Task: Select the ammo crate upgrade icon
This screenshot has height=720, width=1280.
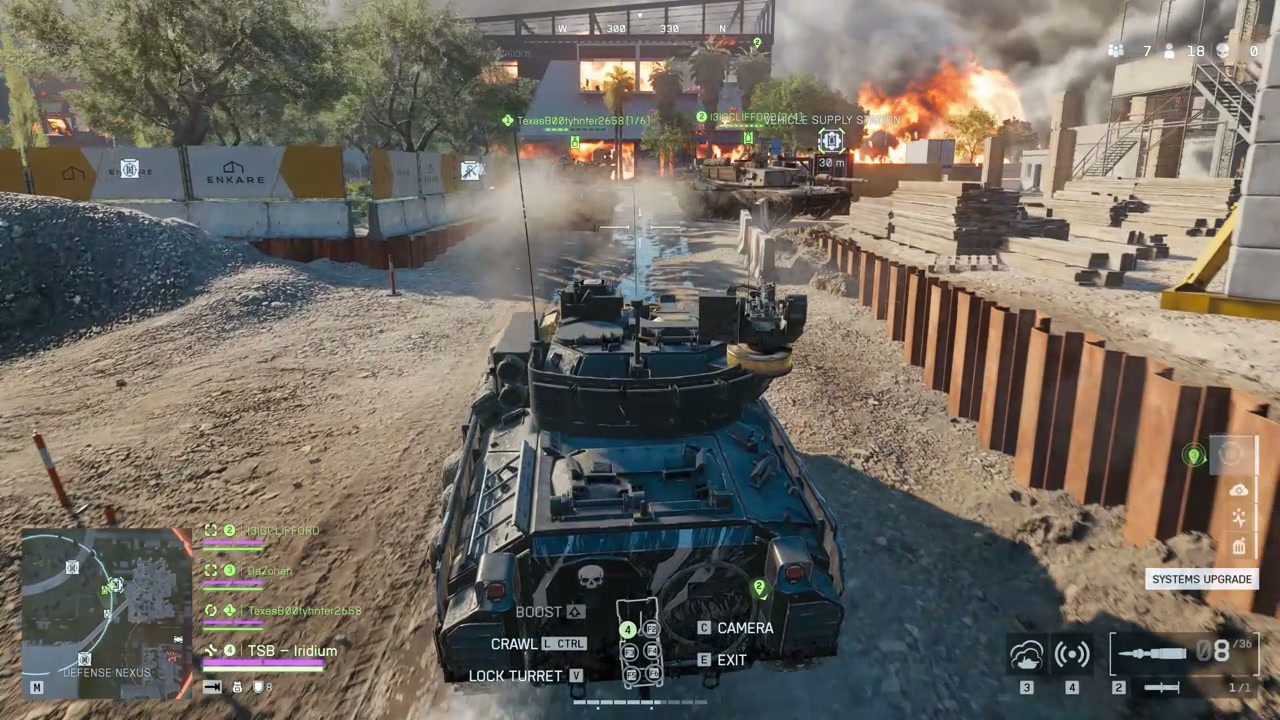Action: (x=1239, y=546)
